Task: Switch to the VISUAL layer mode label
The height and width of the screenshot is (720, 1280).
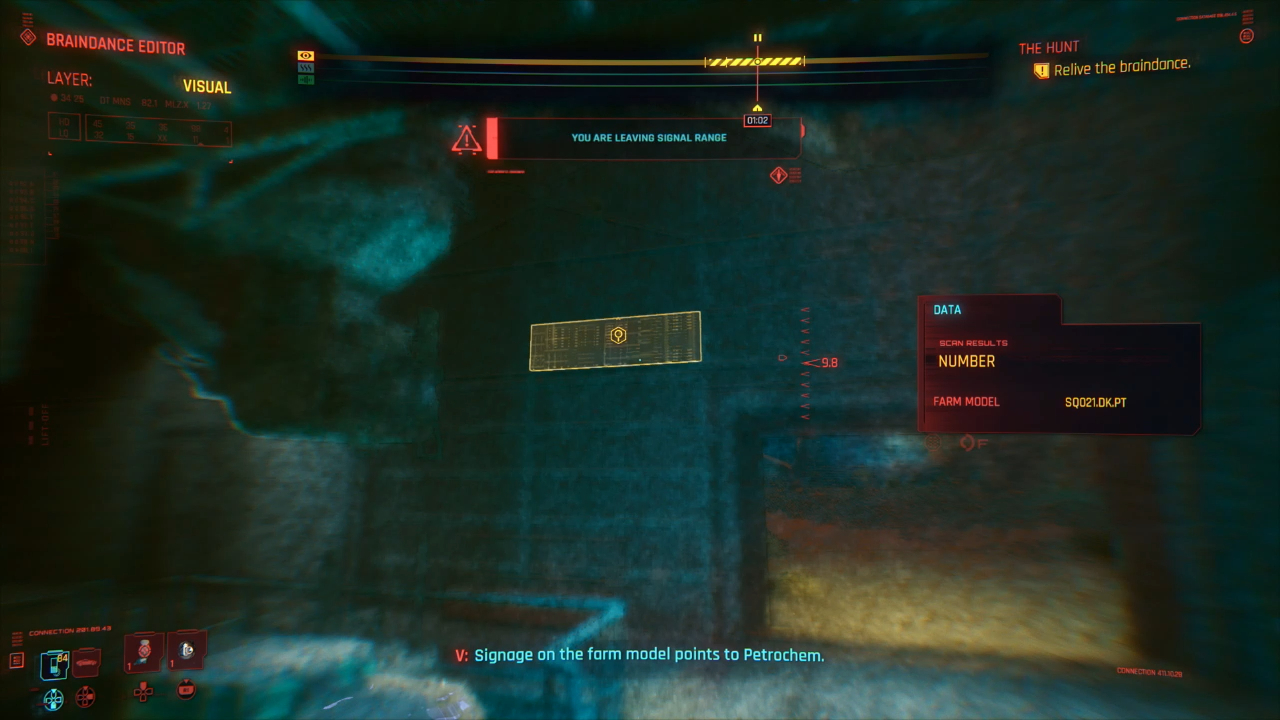Action: click(x=206, y=87)
